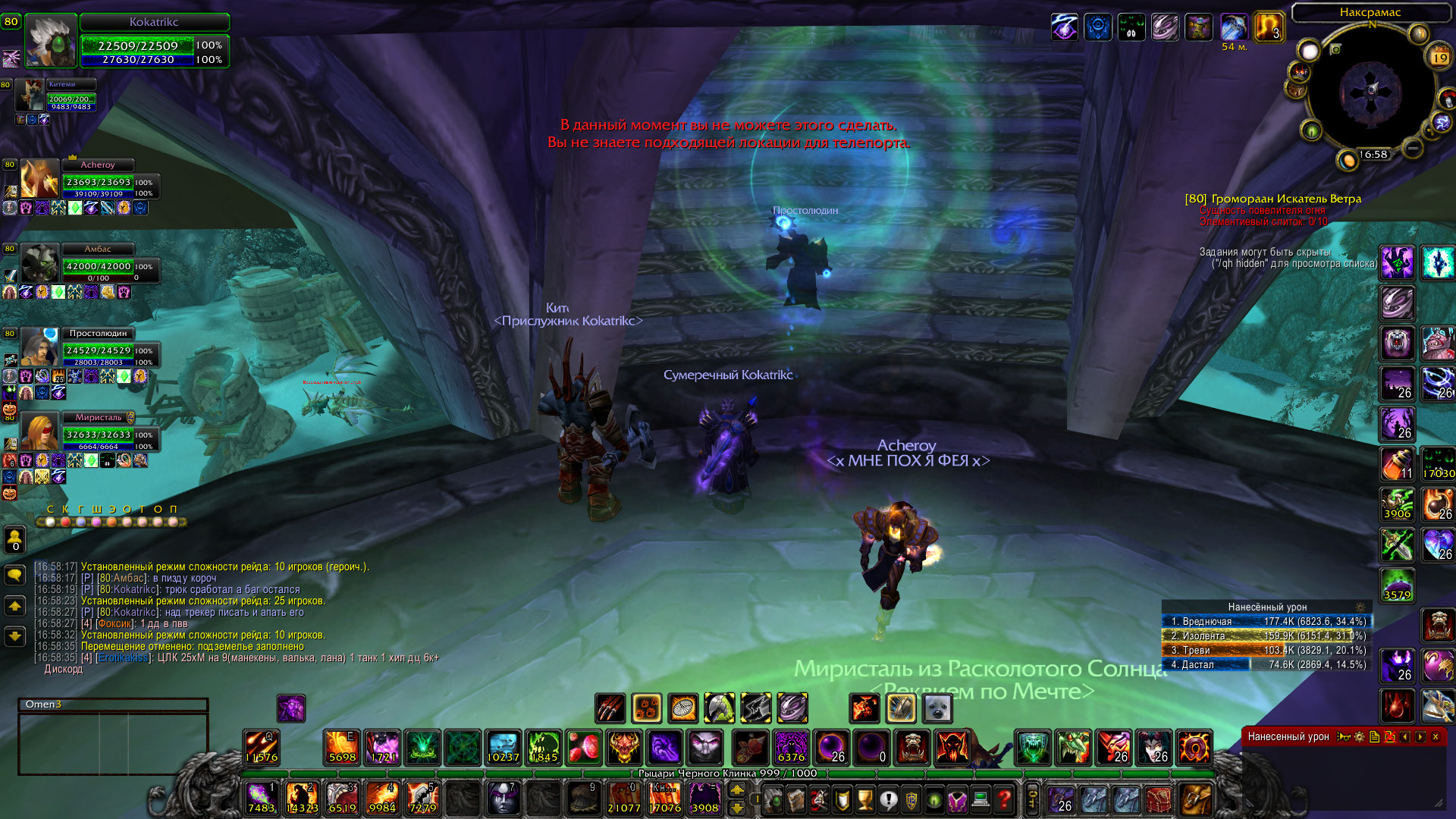Use the seal pup icon button
The width and height of the screenshot is (1456, 819).
click(x=938, y=708)
